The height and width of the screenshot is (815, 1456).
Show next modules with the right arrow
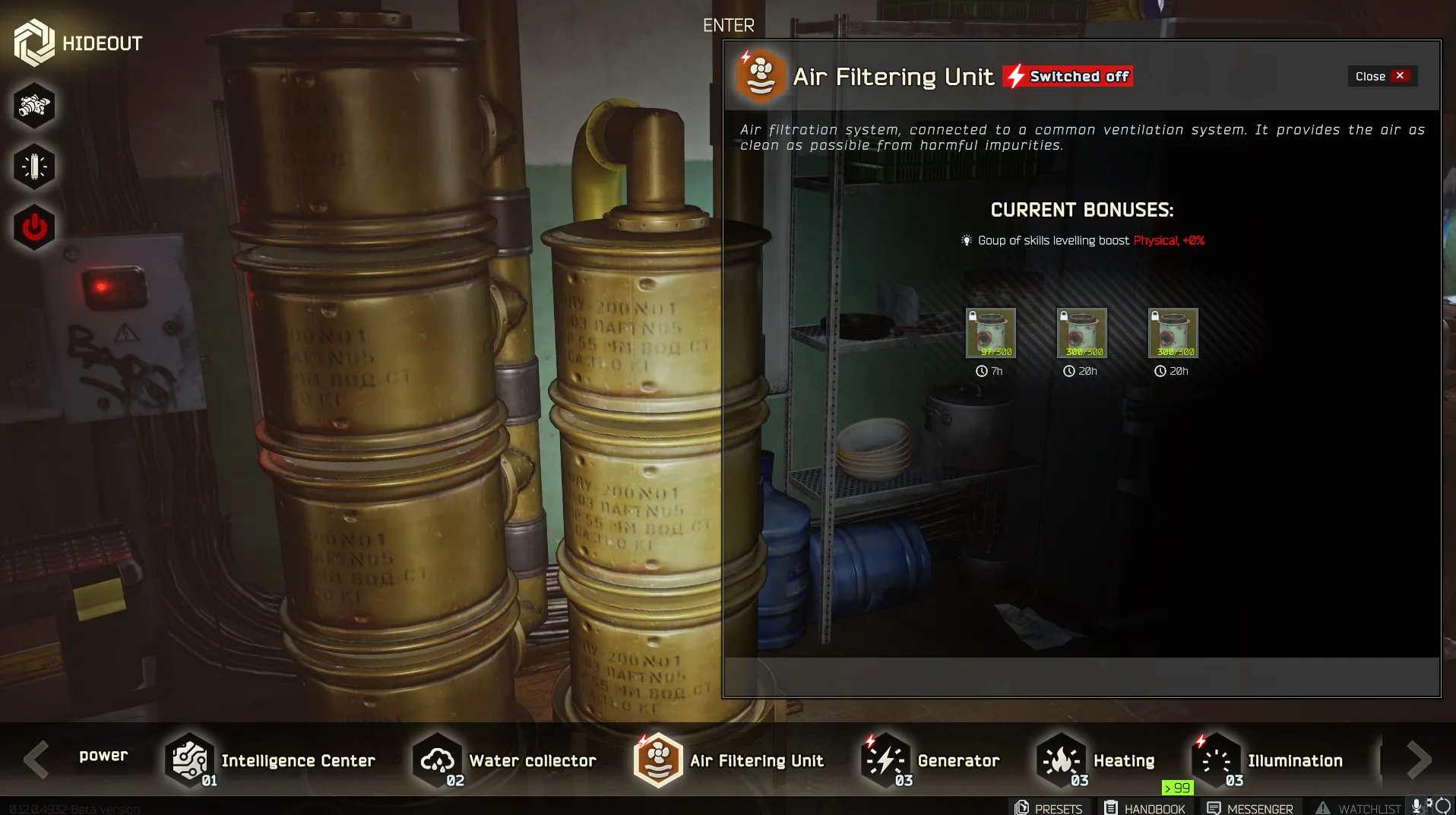pyautogui.click(x=1418, y=760)
